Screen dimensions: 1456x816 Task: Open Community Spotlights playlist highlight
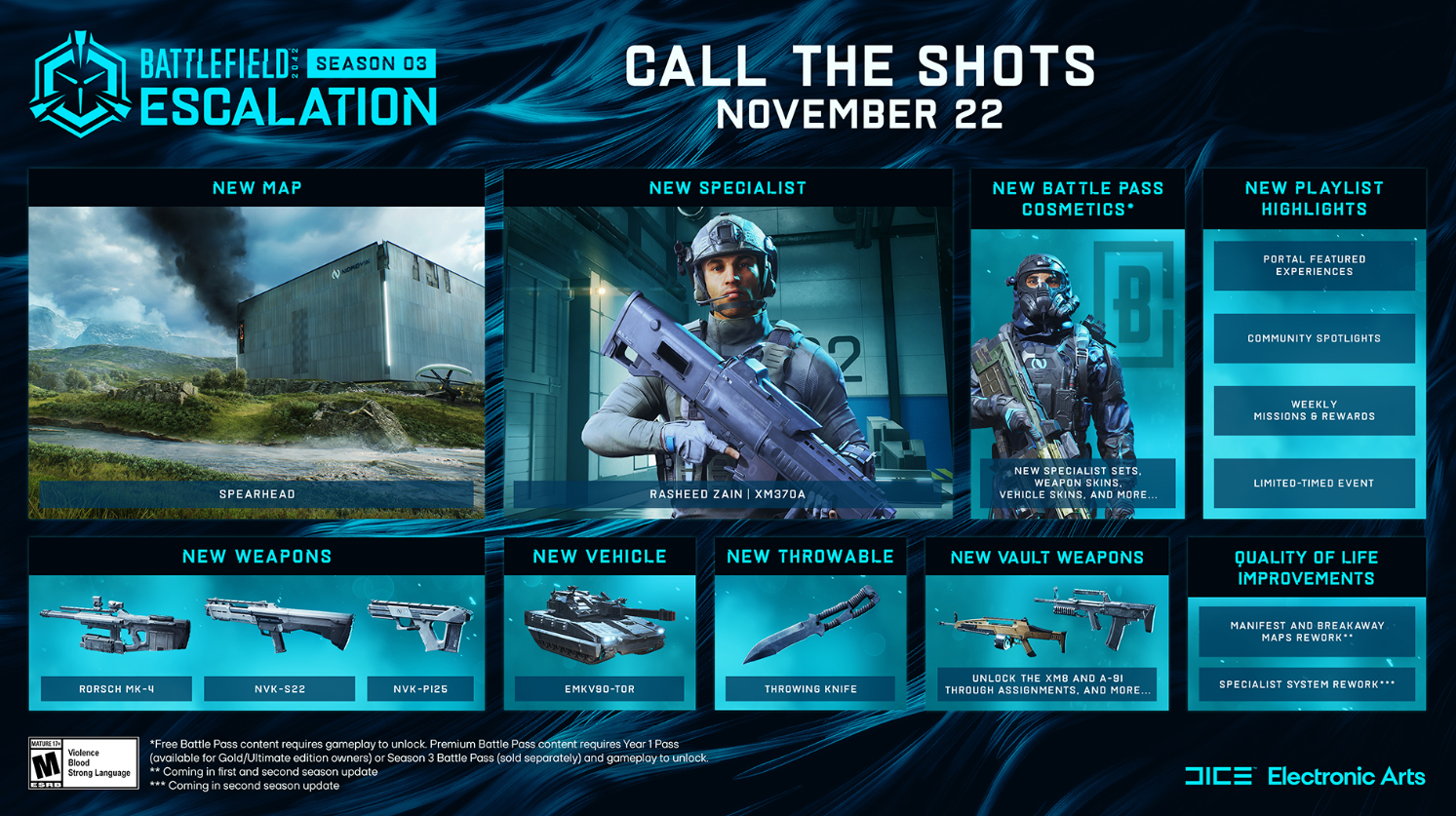[1314, 338]
